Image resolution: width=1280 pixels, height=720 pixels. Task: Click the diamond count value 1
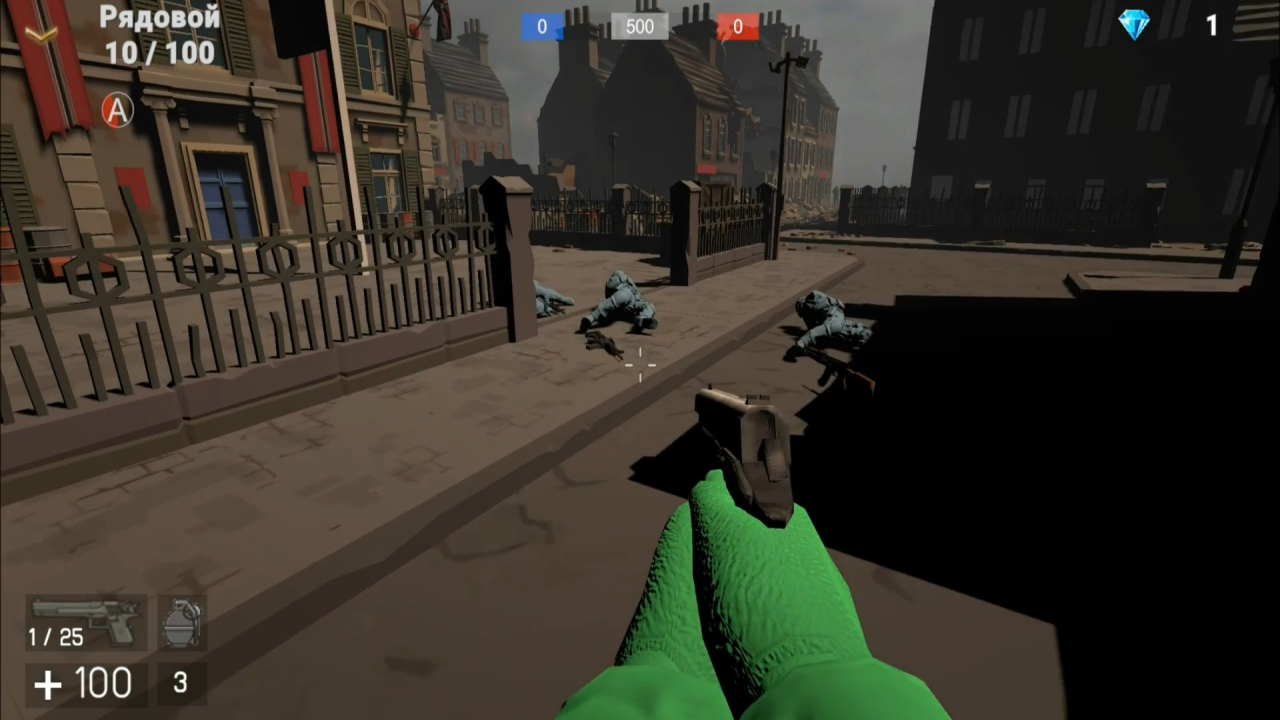pos(1211,26)
